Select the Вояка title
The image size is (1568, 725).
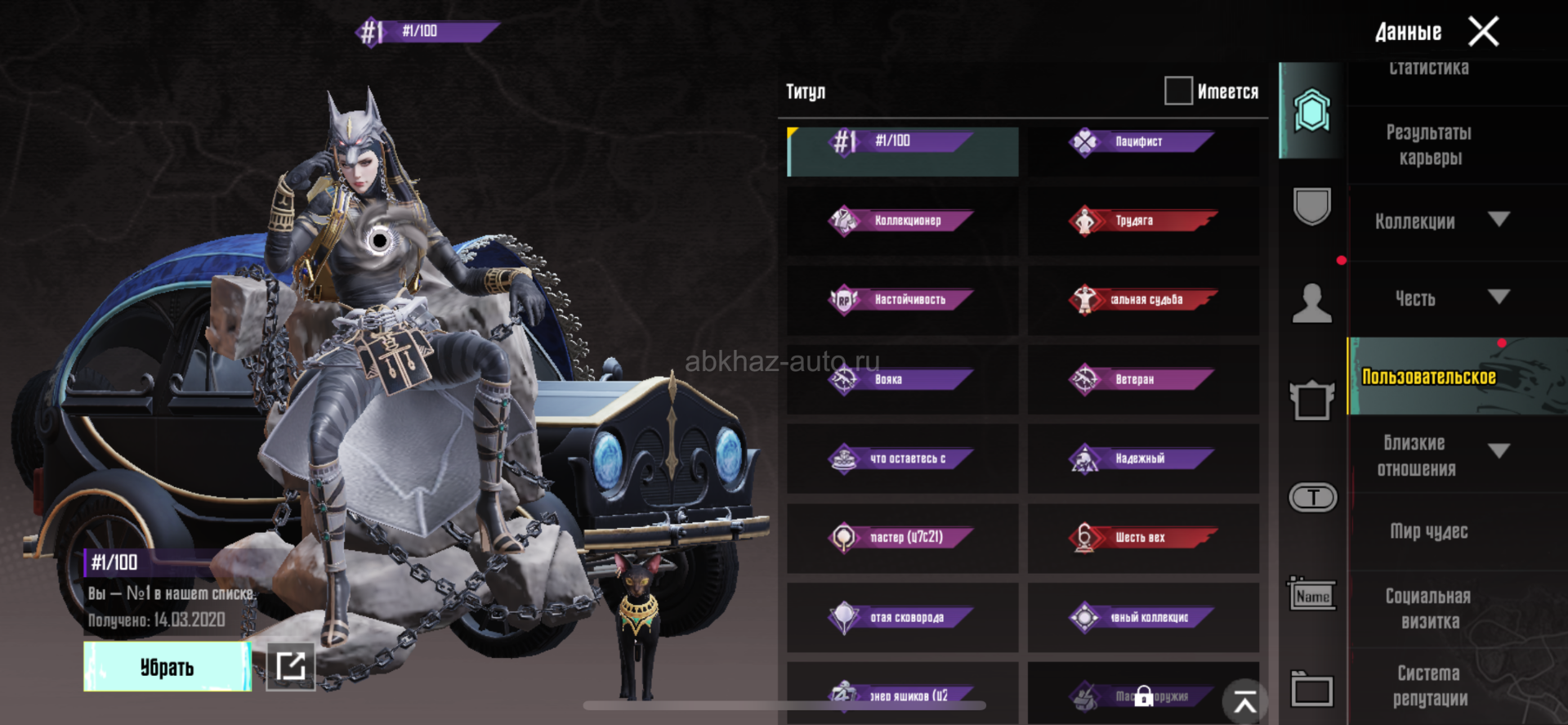click(x=902, y=379)
